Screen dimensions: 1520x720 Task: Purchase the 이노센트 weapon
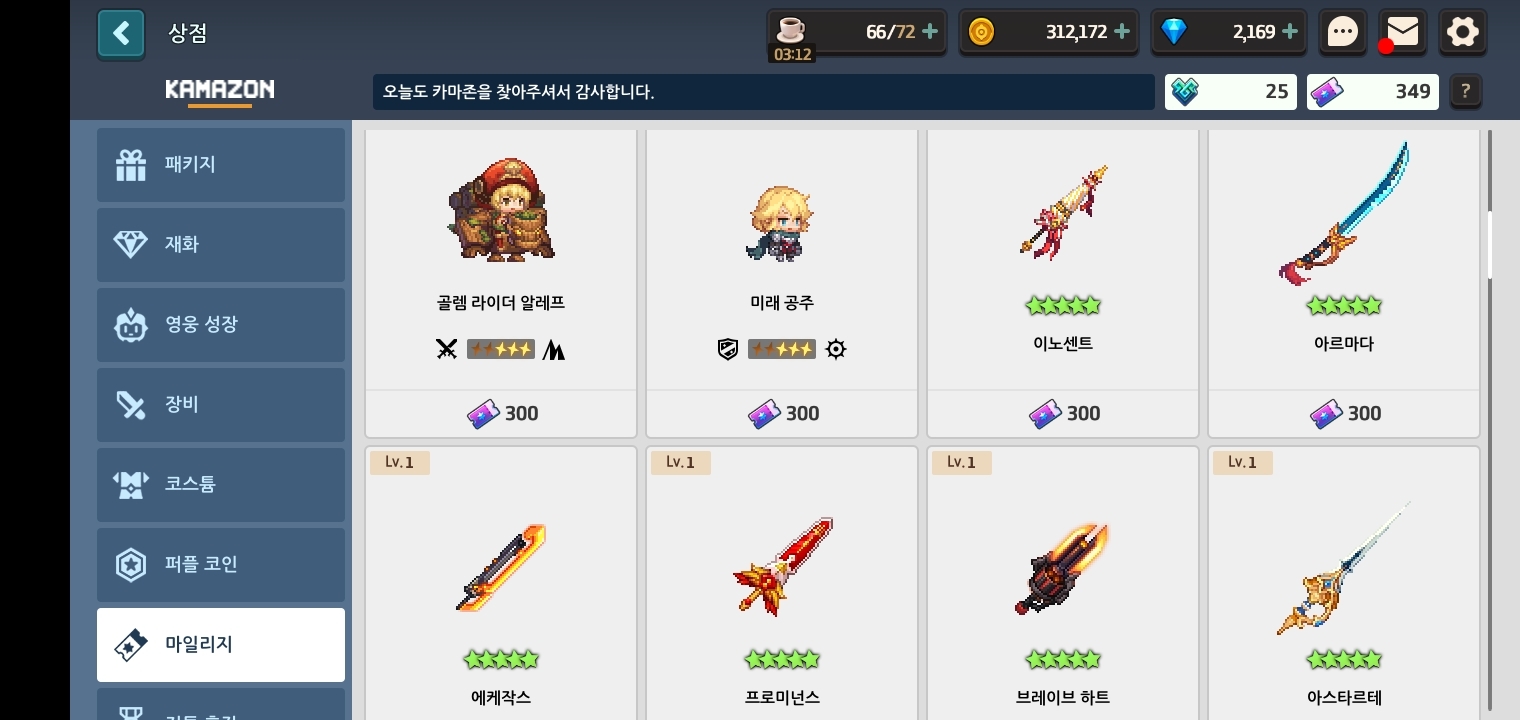[1063, 413]
